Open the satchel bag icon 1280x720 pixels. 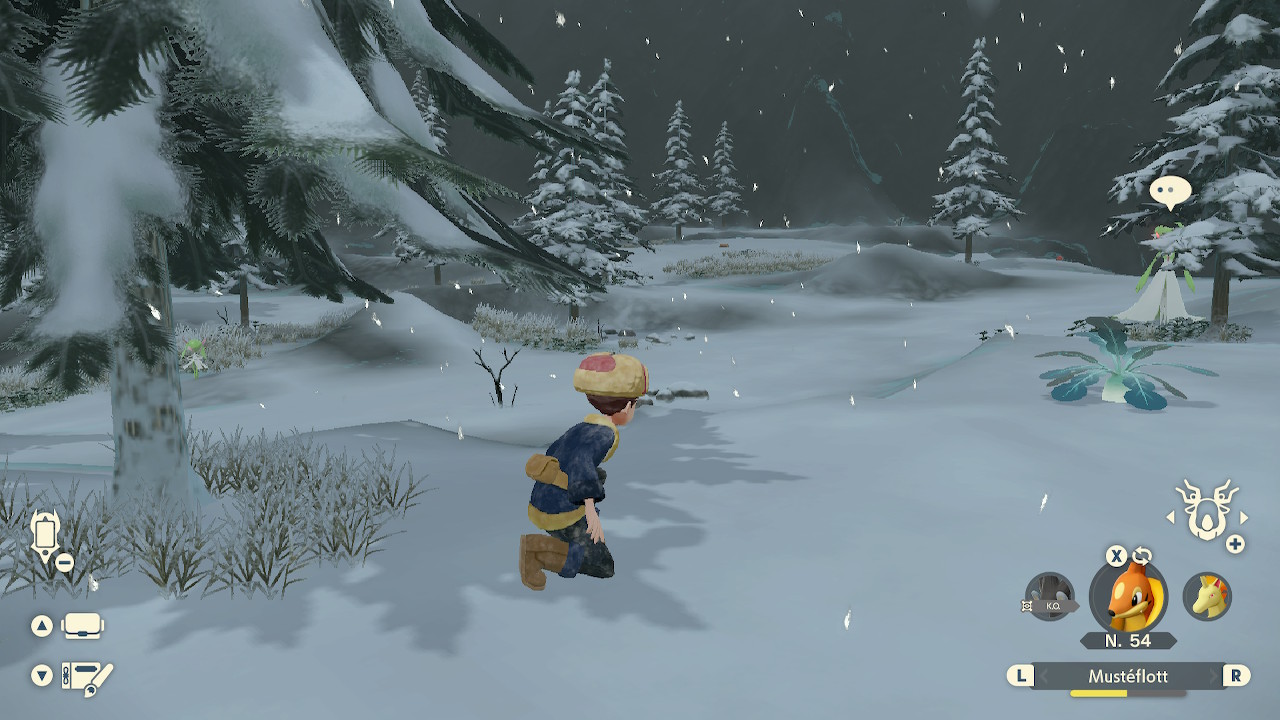[82, 627]
